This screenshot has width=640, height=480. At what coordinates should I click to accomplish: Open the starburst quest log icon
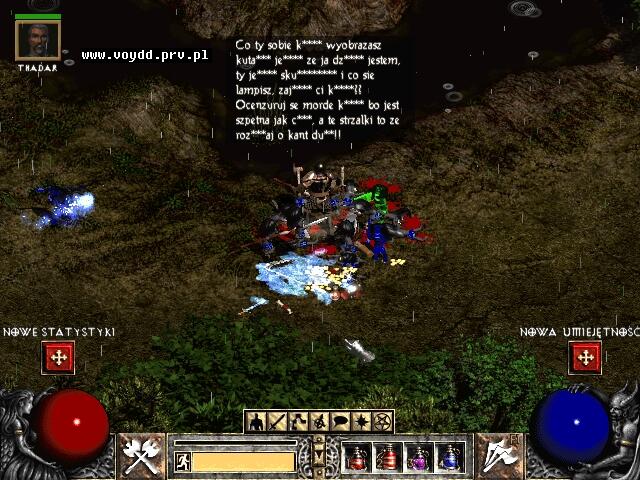362,421
